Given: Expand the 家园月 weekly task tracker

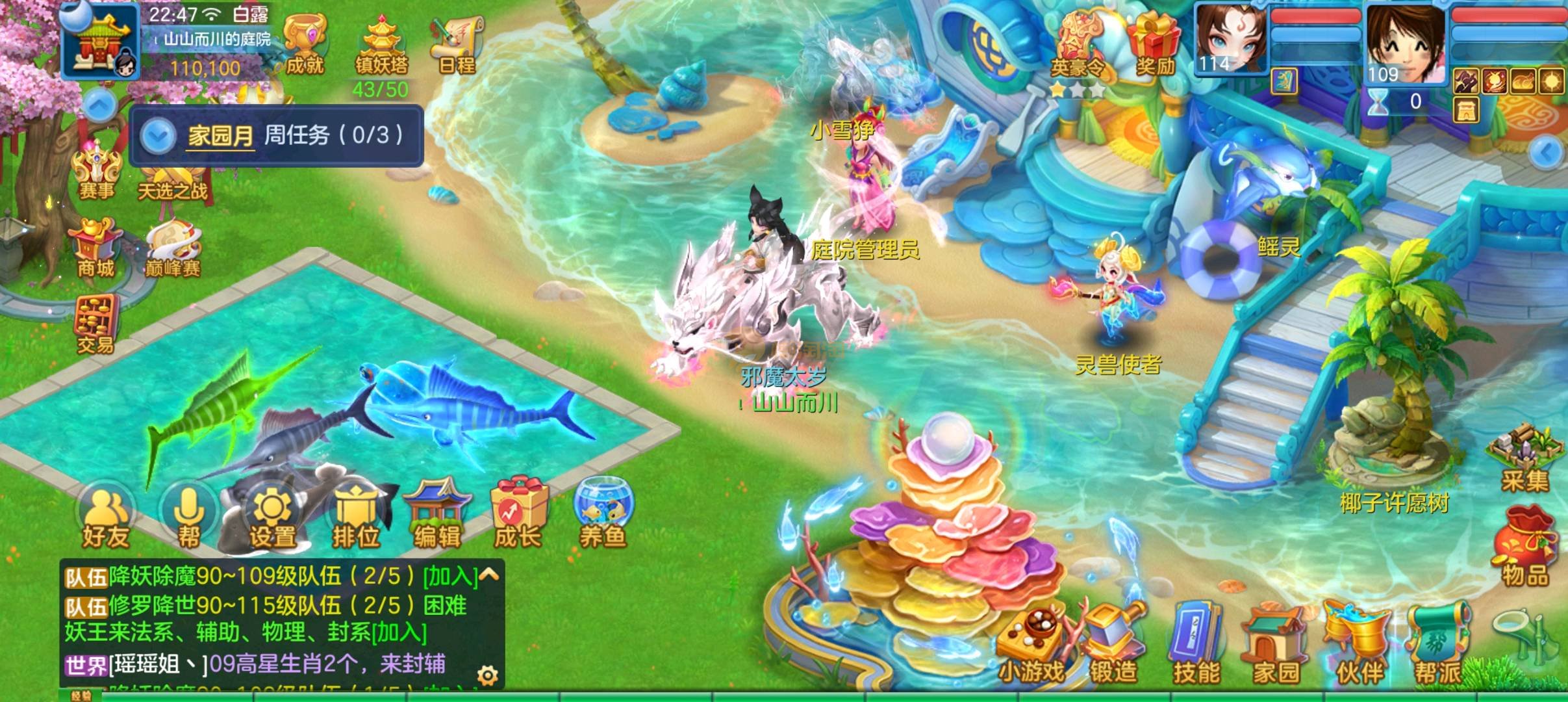Looking at the screenshot, I should [x=158, y=136].
